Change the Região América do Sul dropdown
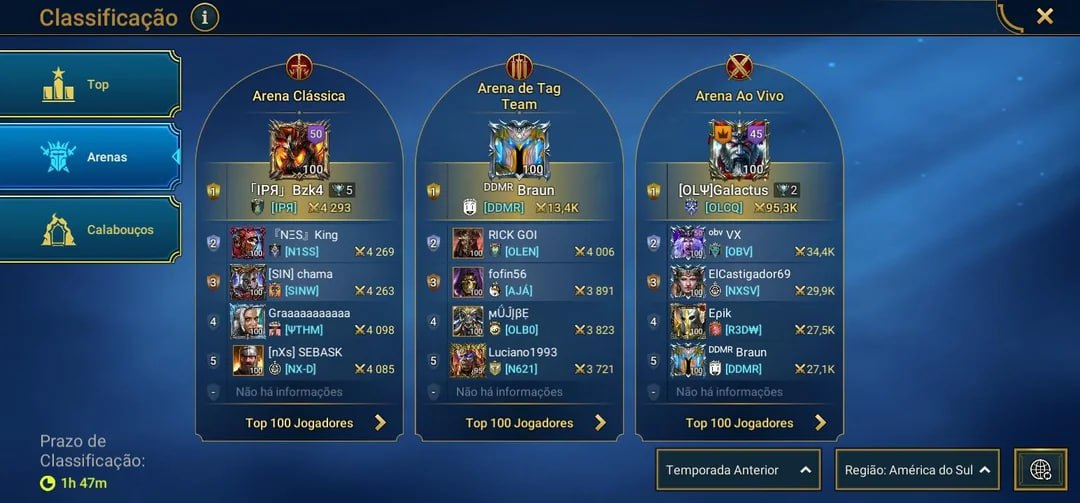 917,469
